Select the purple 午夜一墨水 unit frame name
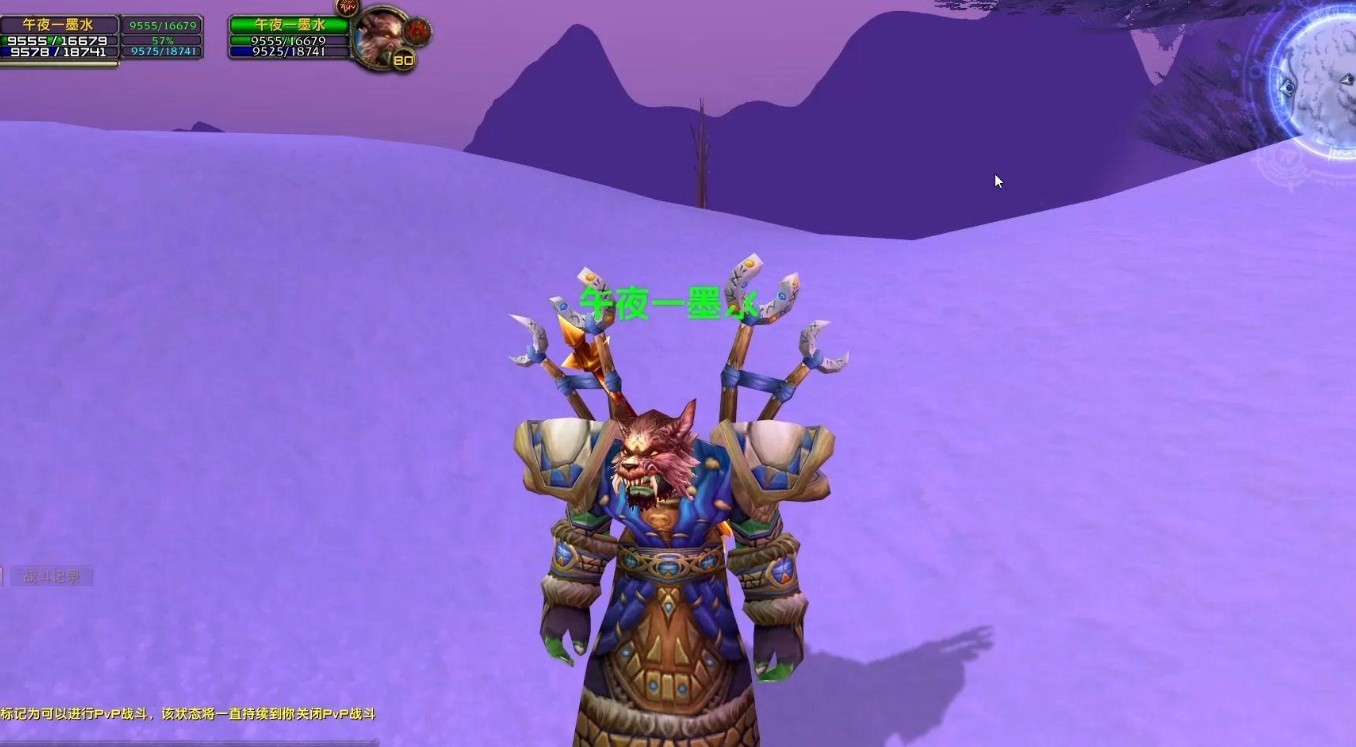Image resolution: width=1356 pixels, height=747 pixels. [x=58, y=24]
